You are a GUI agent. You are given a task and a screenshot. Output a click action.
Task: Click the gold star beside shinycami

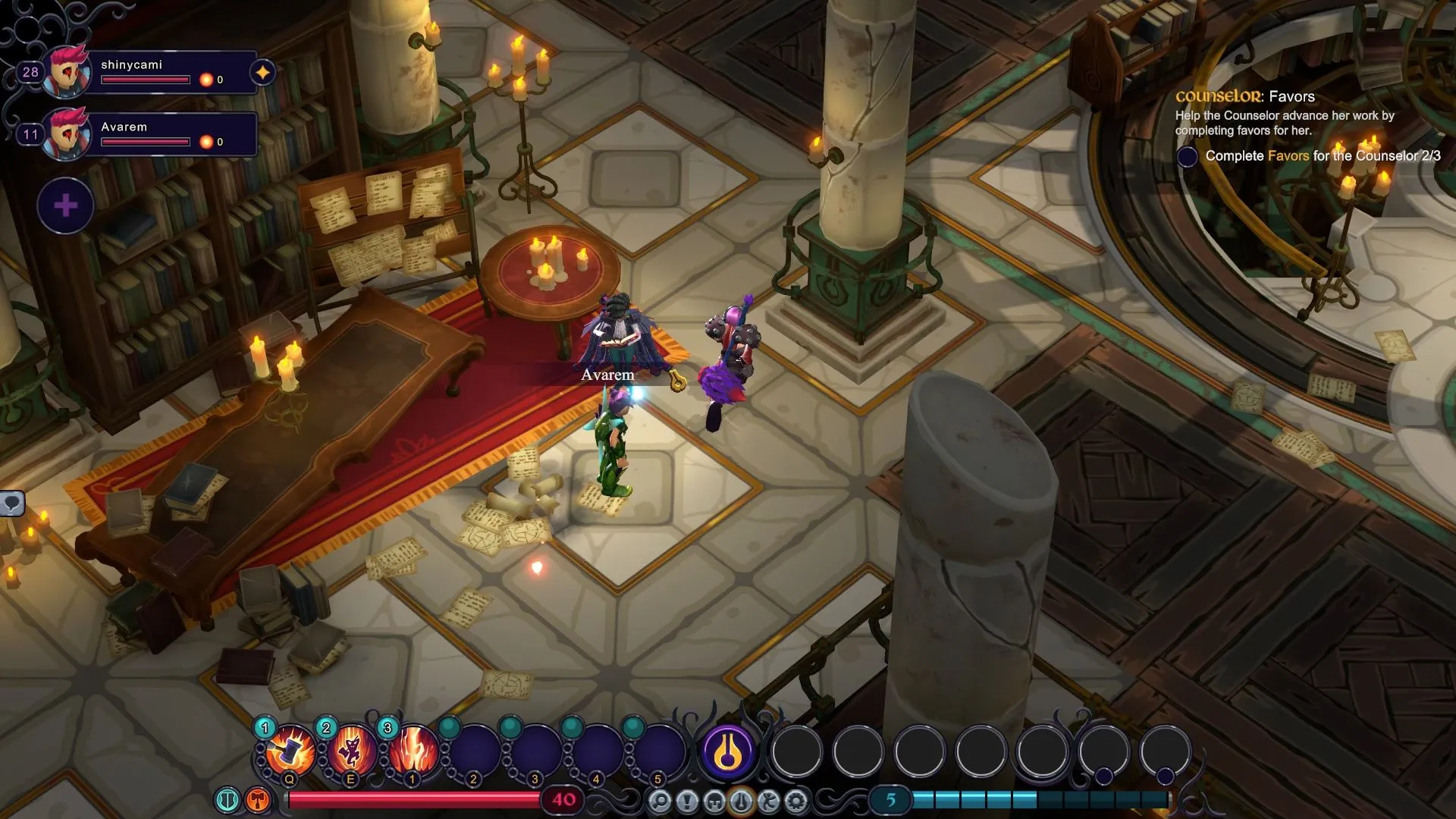pyautogui.click(x=262, y=73)
